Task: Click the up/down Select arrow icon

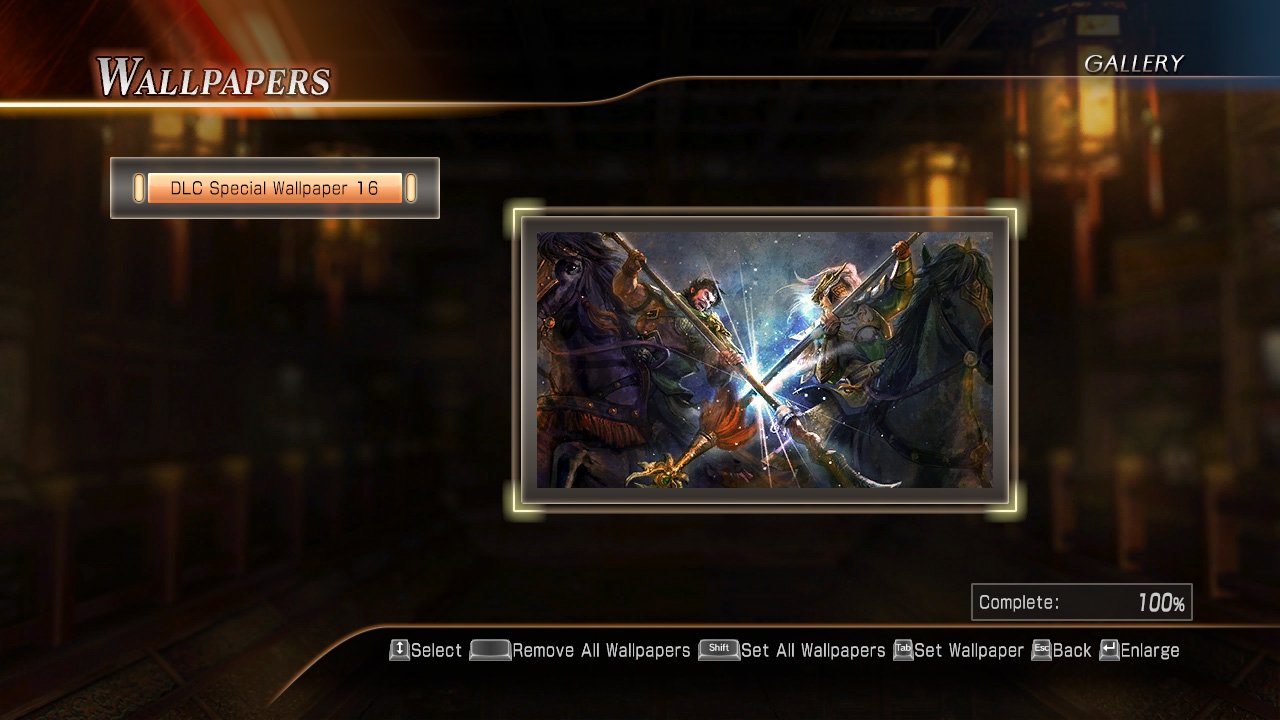Action: tap(398, 650)
